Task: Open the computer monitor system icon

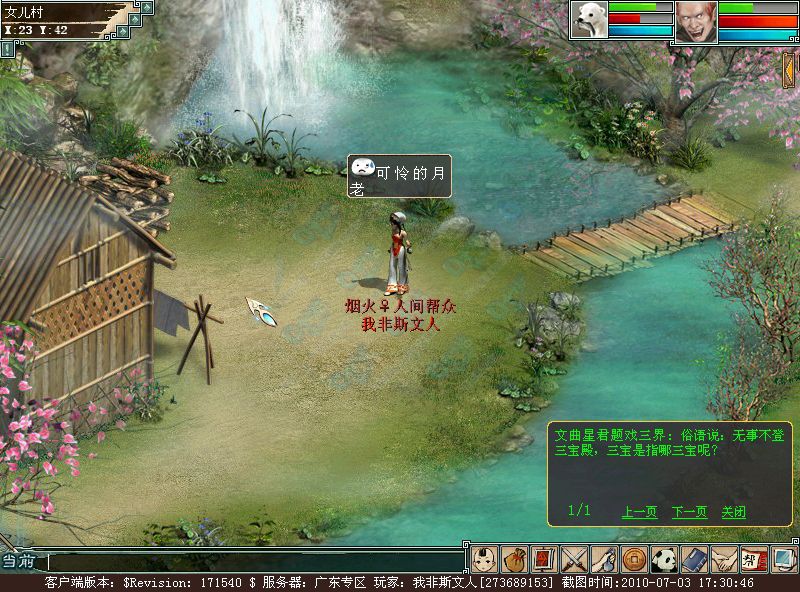Action: (x=783, y=559)
